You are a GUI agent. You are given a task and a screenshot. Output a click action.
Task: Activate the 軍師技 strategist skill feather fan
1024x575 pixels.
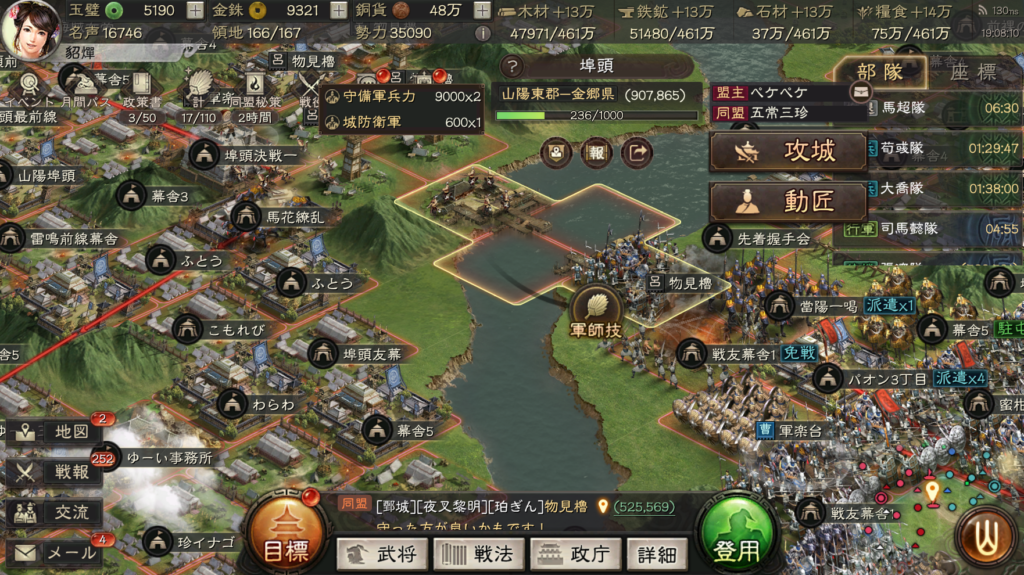(x=596, y=312)
